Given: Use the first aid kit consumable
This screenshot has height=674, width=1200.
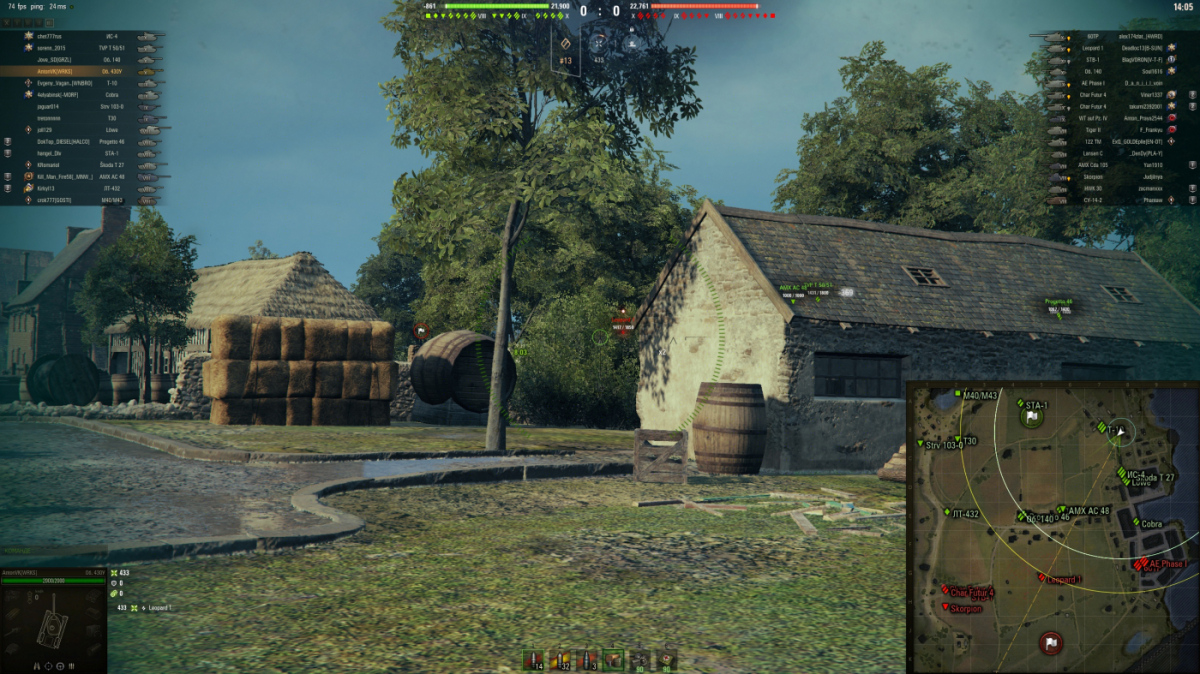Looking at the screenshot, I should pos(667,660).
